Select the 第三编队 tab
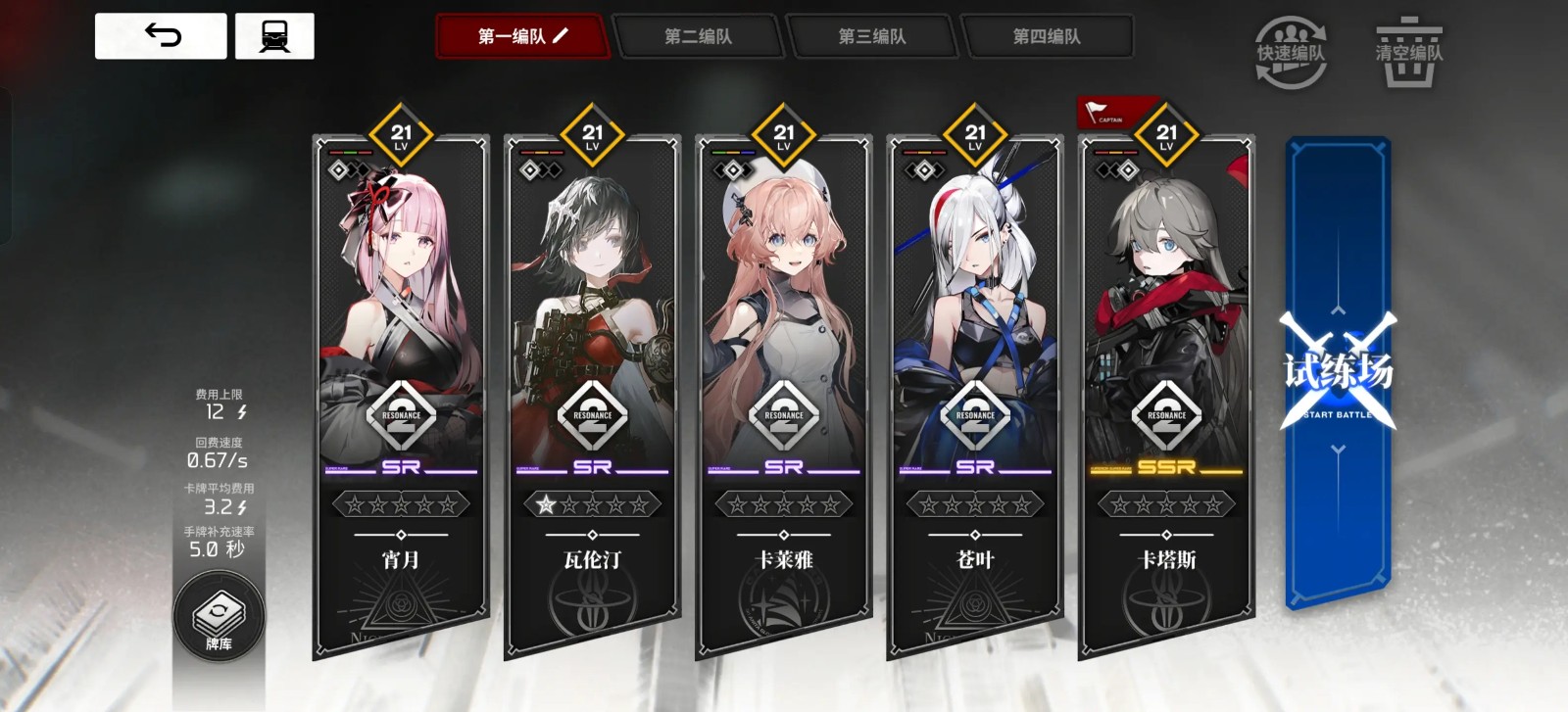The width and height of the screenshot is (1568, 712). point(872,37)
